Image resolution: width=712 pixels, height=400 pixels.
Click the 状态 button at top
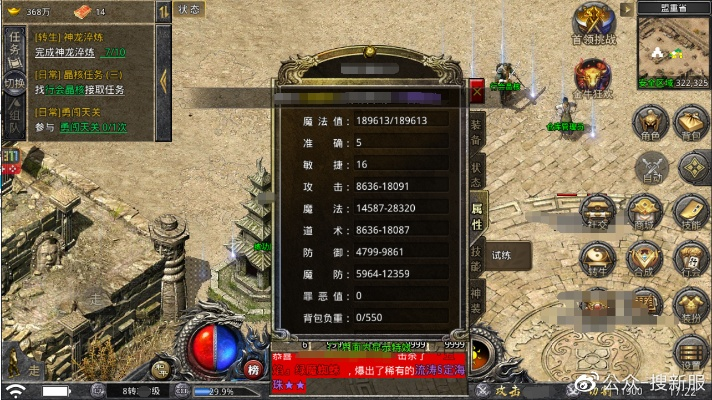tap(188, 9)
